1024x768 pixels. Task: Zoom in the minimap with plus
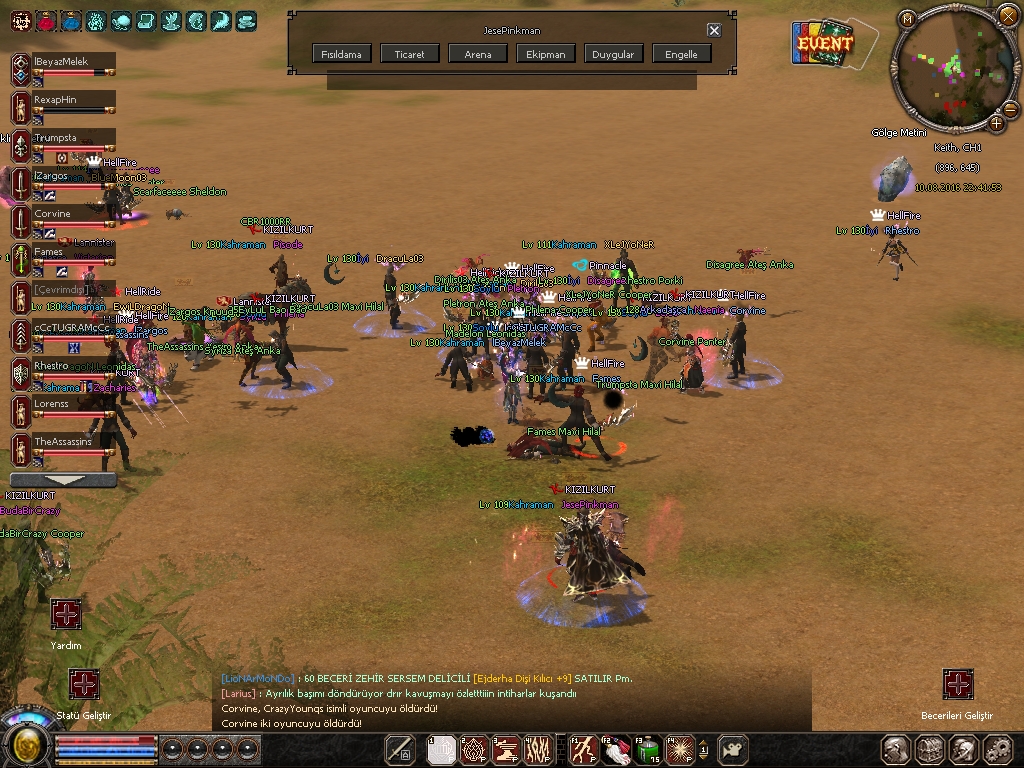click(996, 123)
